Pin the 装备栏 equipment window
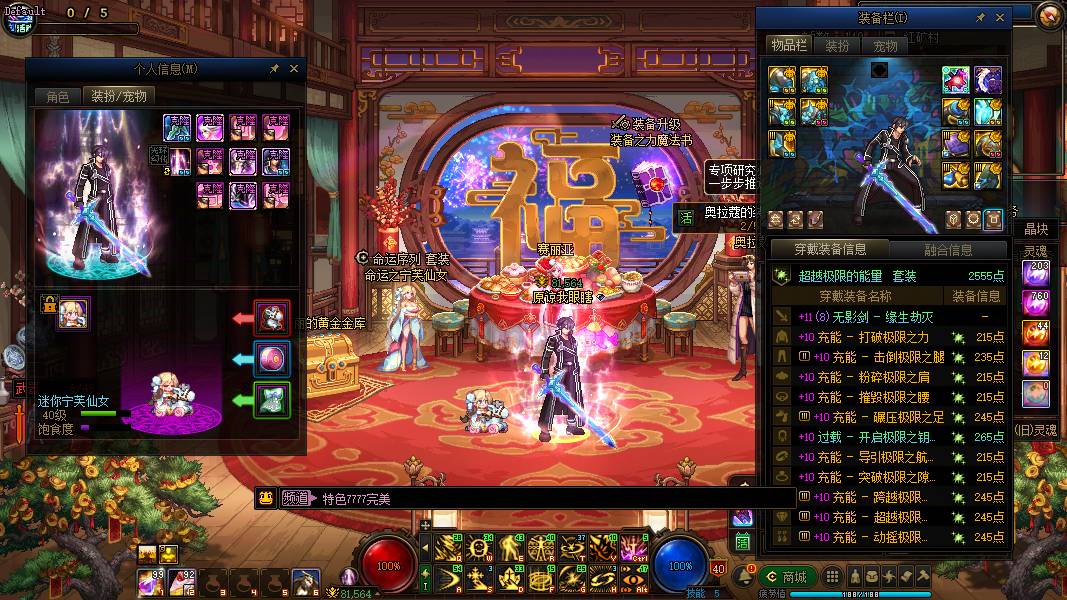The width and height of the screenshot is (1067, 600). 980,18
